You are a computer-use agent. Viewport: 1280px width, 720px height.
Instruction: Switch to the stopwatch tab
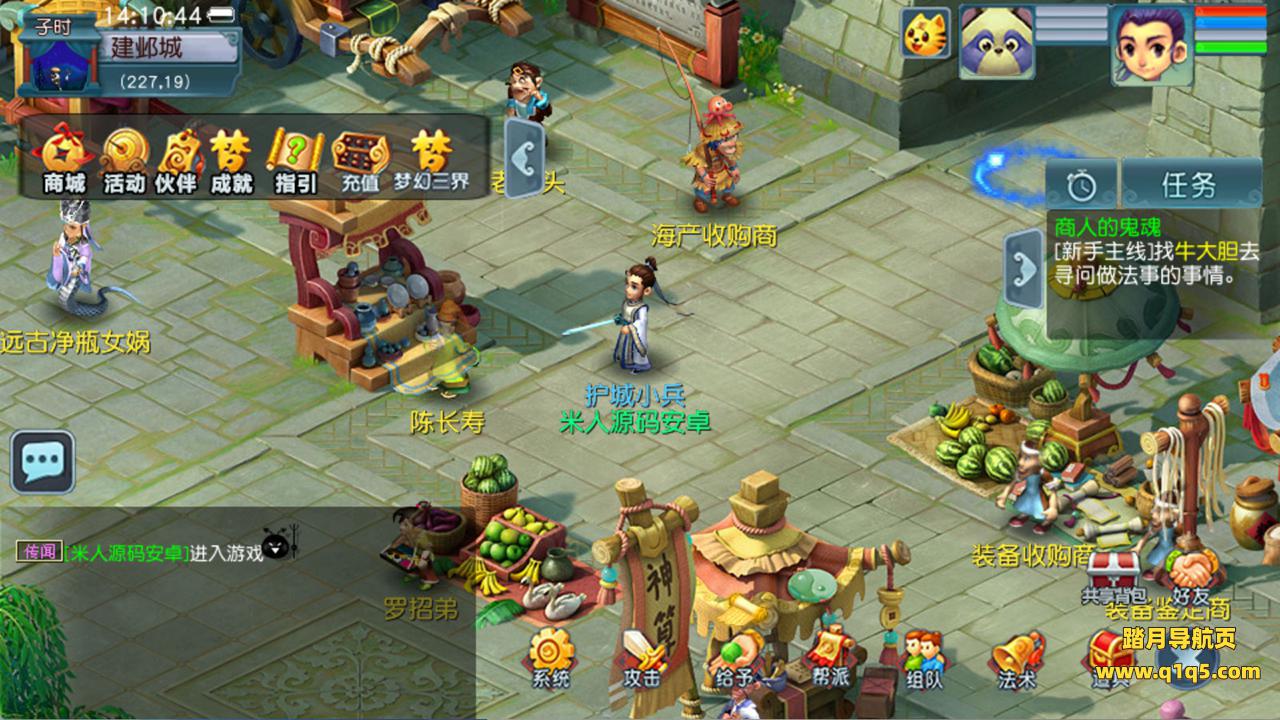[1081, 184]
